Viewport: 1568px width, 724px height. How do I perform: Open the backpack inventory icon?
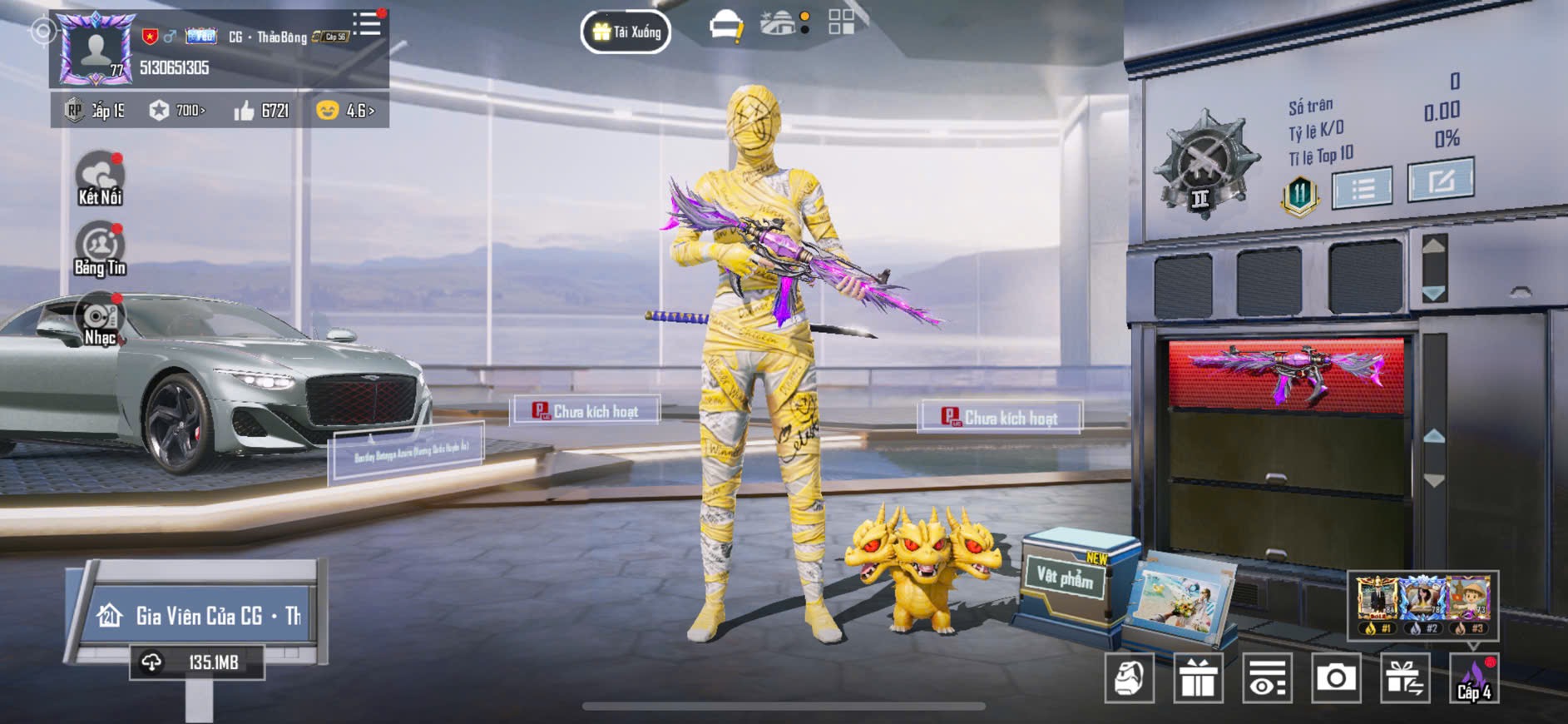[1129, 678]
